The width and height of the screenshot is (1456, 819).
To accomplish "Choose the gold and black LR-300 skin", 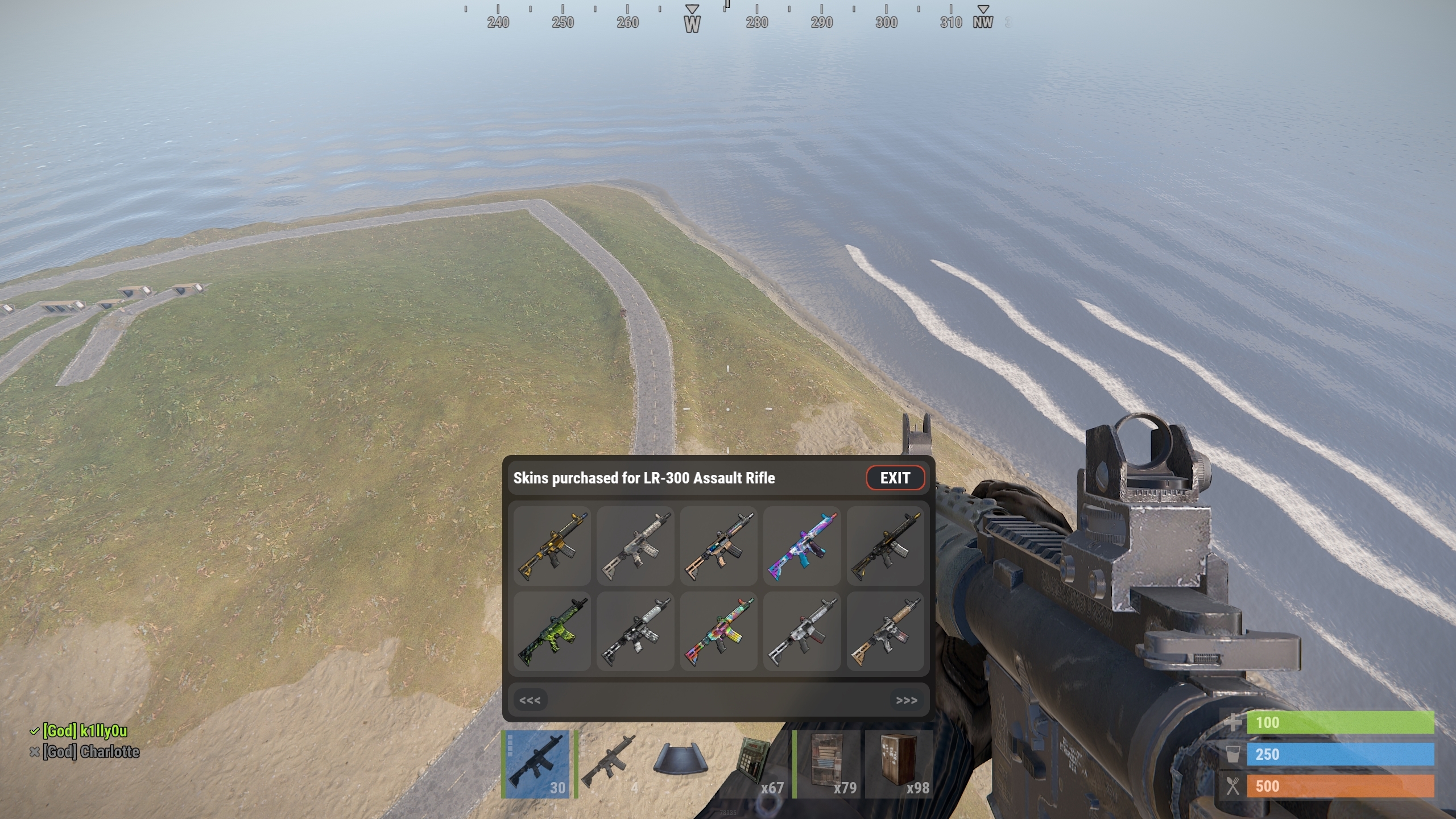I will click(552, 546).
